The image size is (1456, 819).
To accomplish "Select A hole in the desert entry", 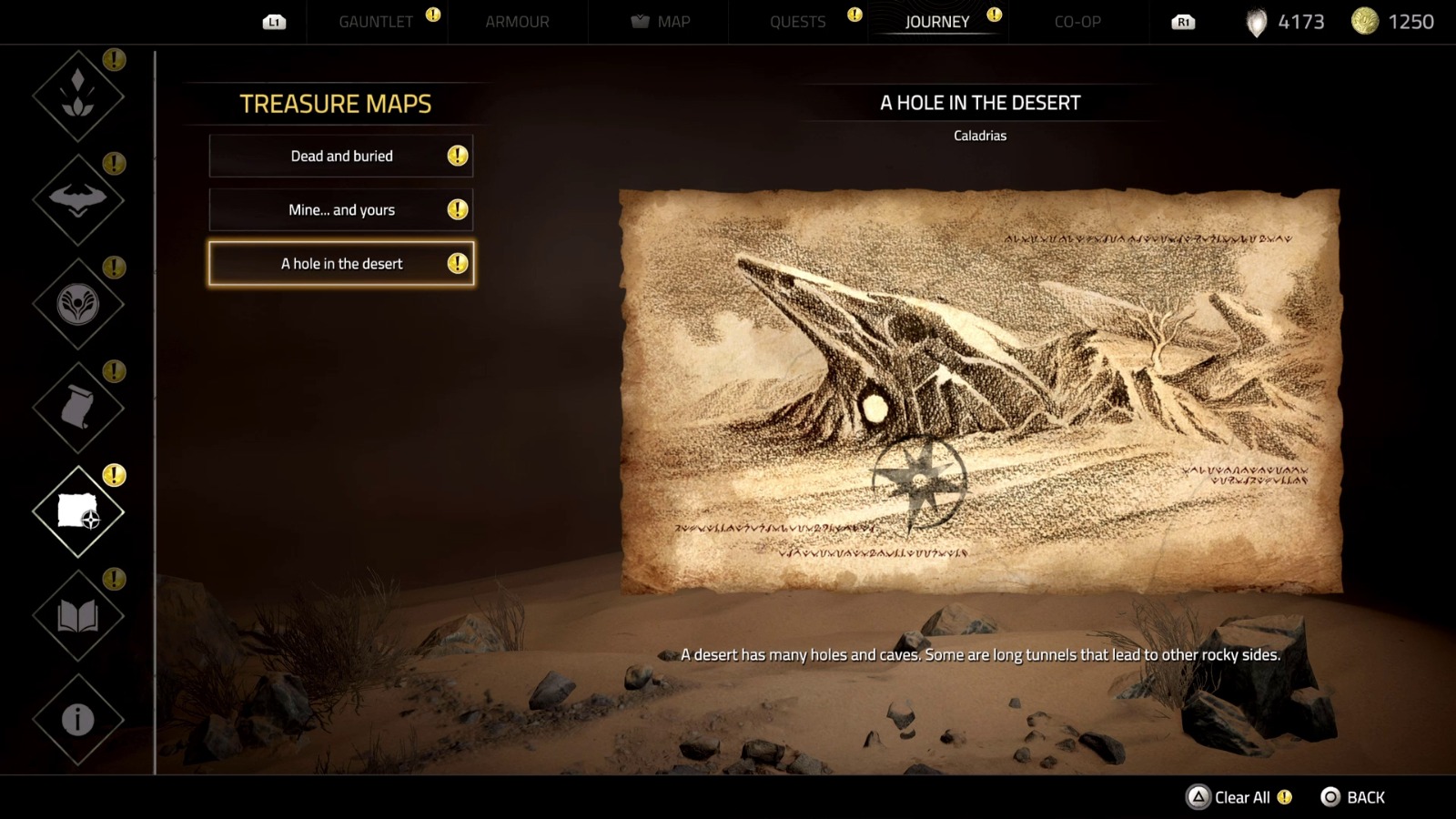I will pyautogui.click(x=341, y=263).
